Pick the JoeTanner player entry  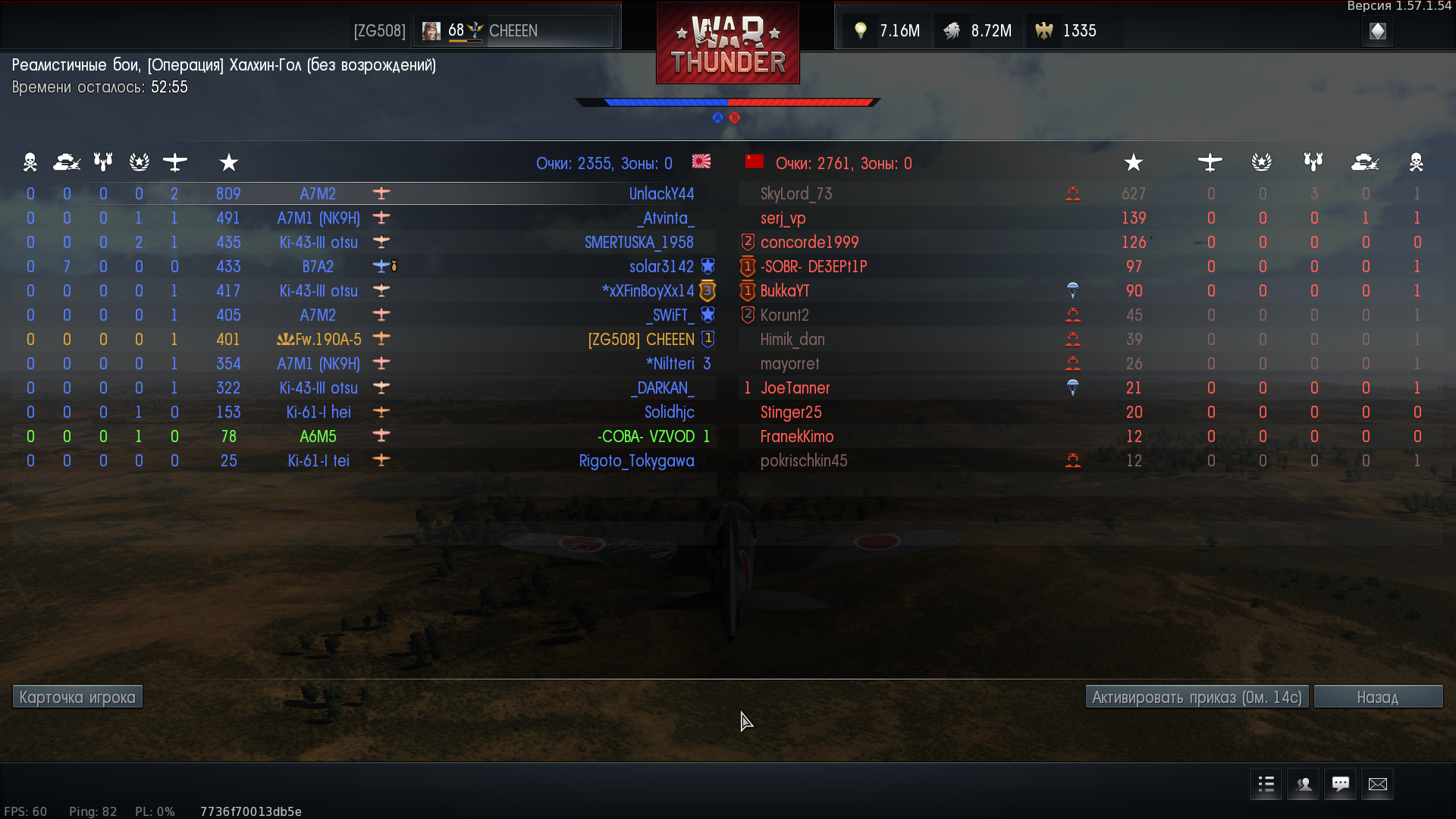tap(795, 388)
